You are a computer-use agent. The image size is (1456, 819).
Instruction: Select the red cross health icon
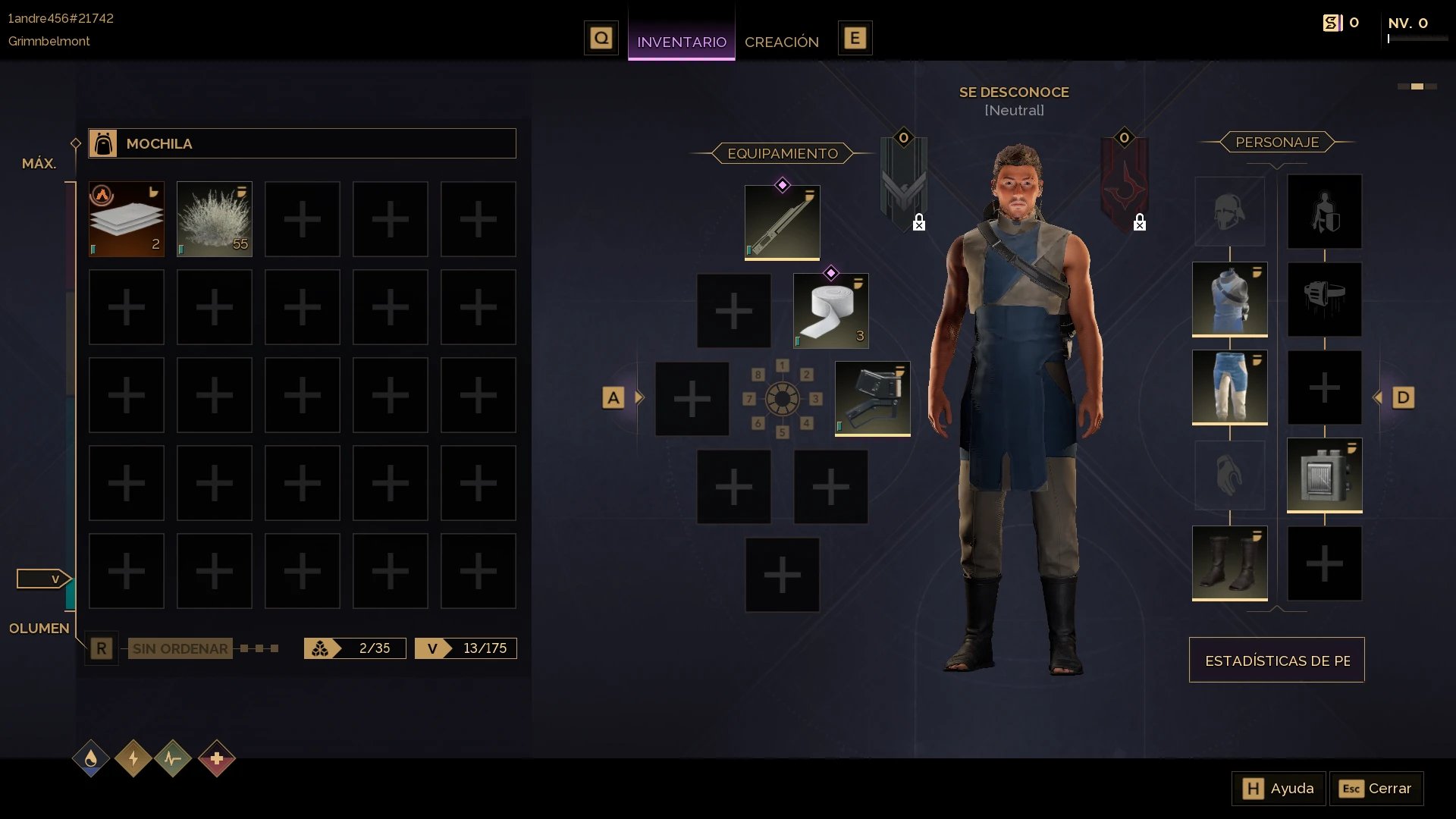pos(217,758)
